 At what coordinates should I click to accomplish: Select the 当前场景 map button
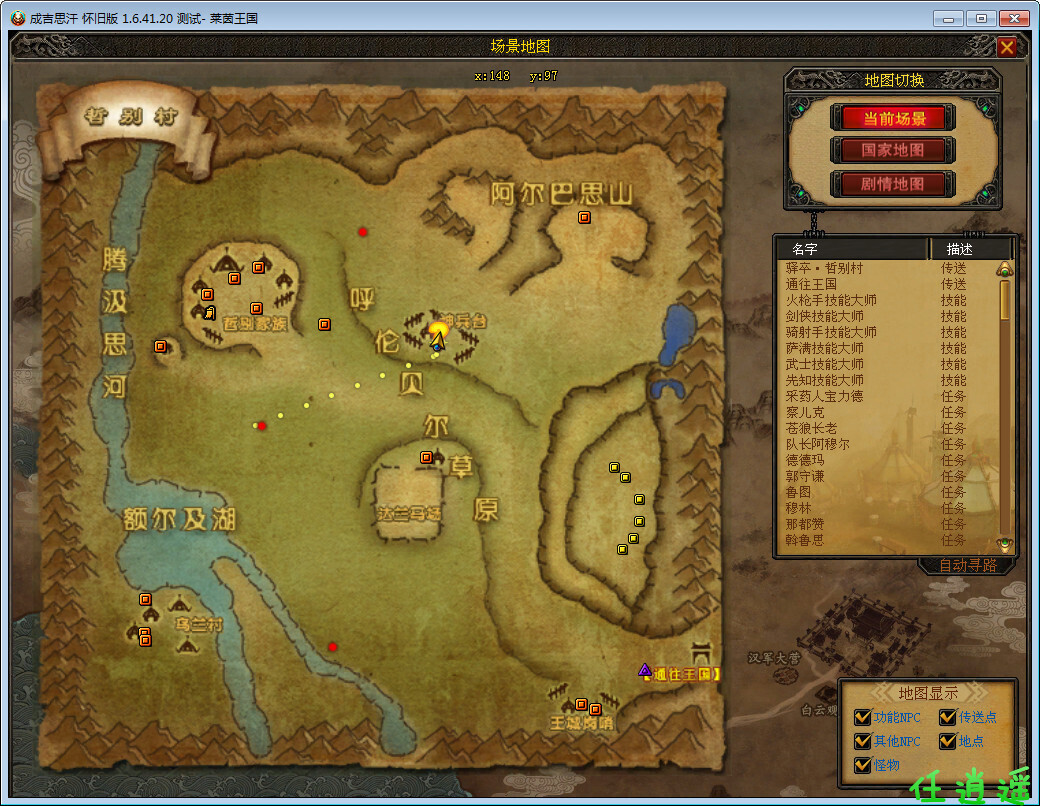coord(893,118)
